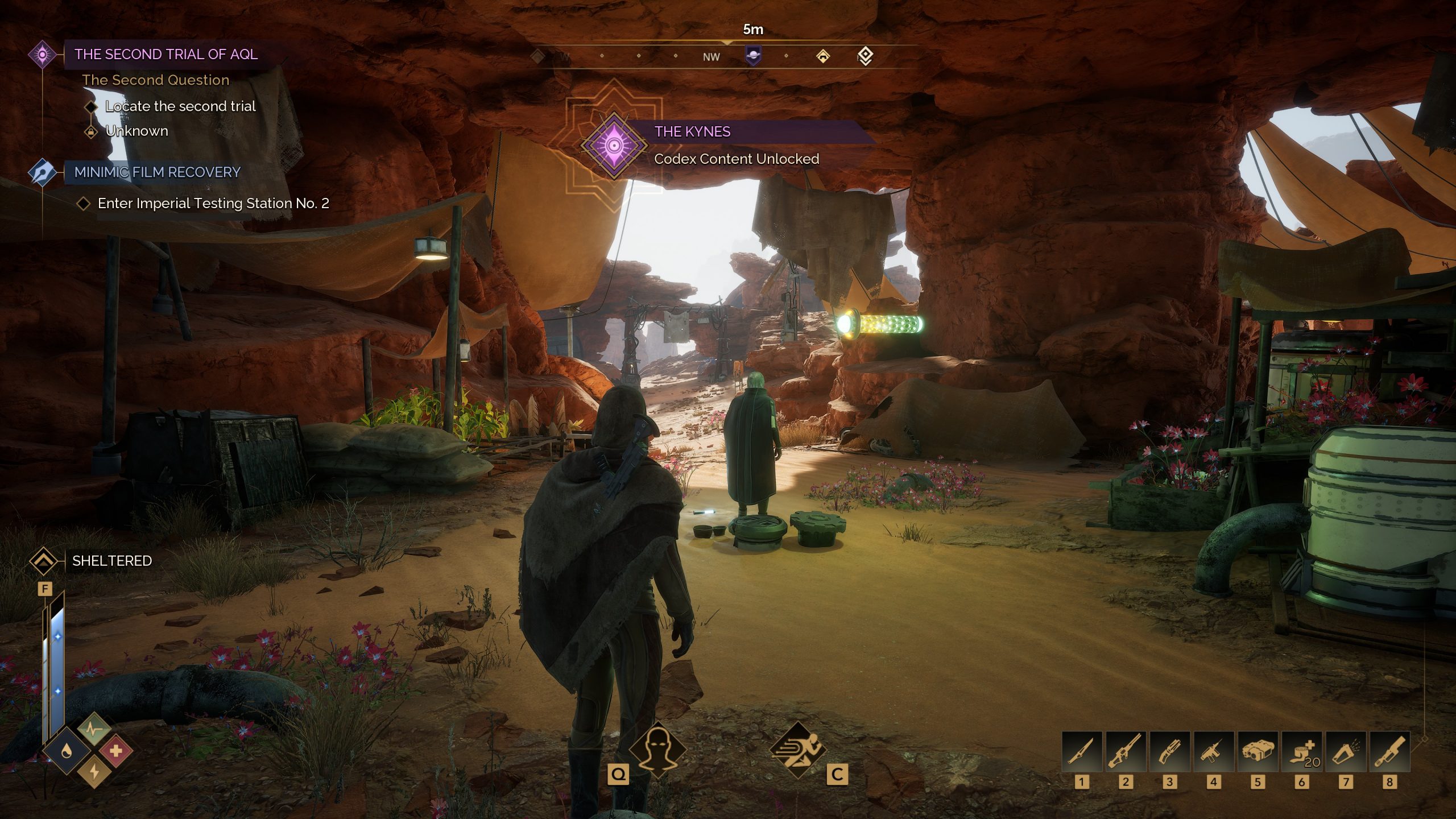
Task: Click the green heartbeat status icon
Action: tap(94, 729)
